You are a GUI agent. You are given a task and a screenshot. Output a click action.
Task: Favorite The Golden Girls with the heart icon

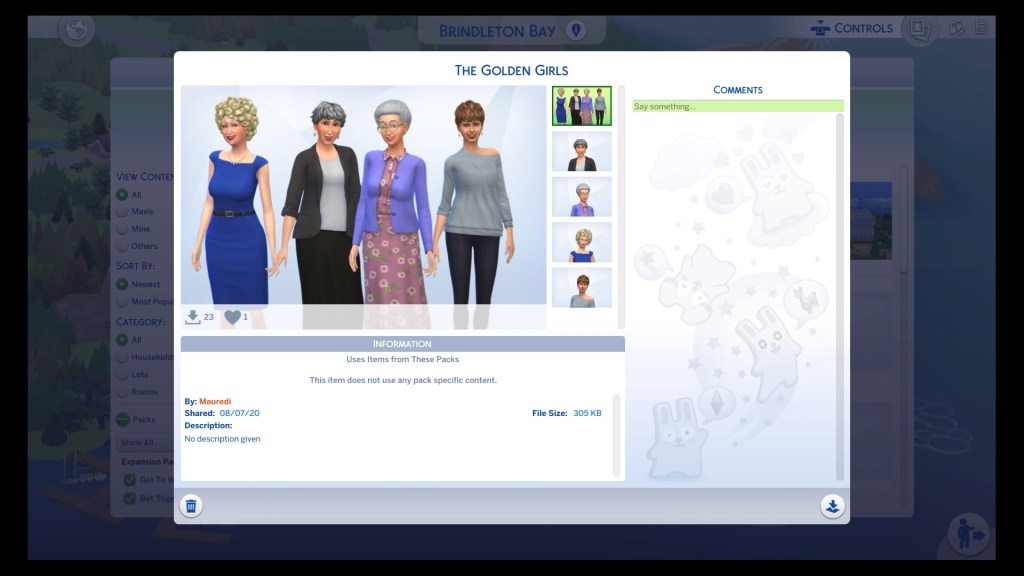(232, 317)
